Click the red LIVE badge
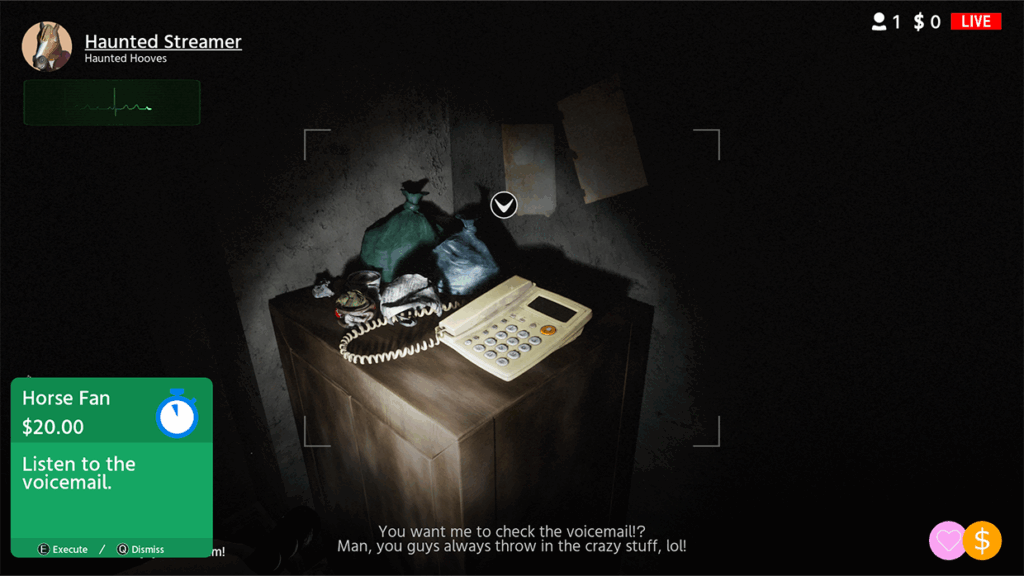The height and width of the screenshot is (576, 1024). 975,21
